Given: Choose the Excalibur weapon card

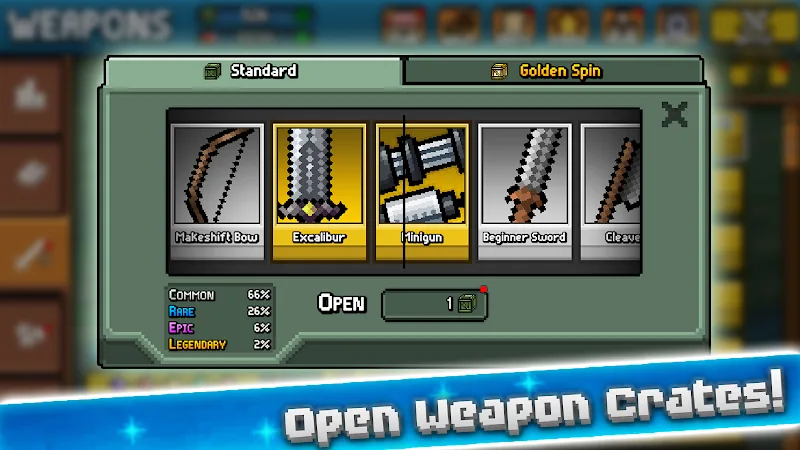Looking at the screenshot, I should coord(319,190).
